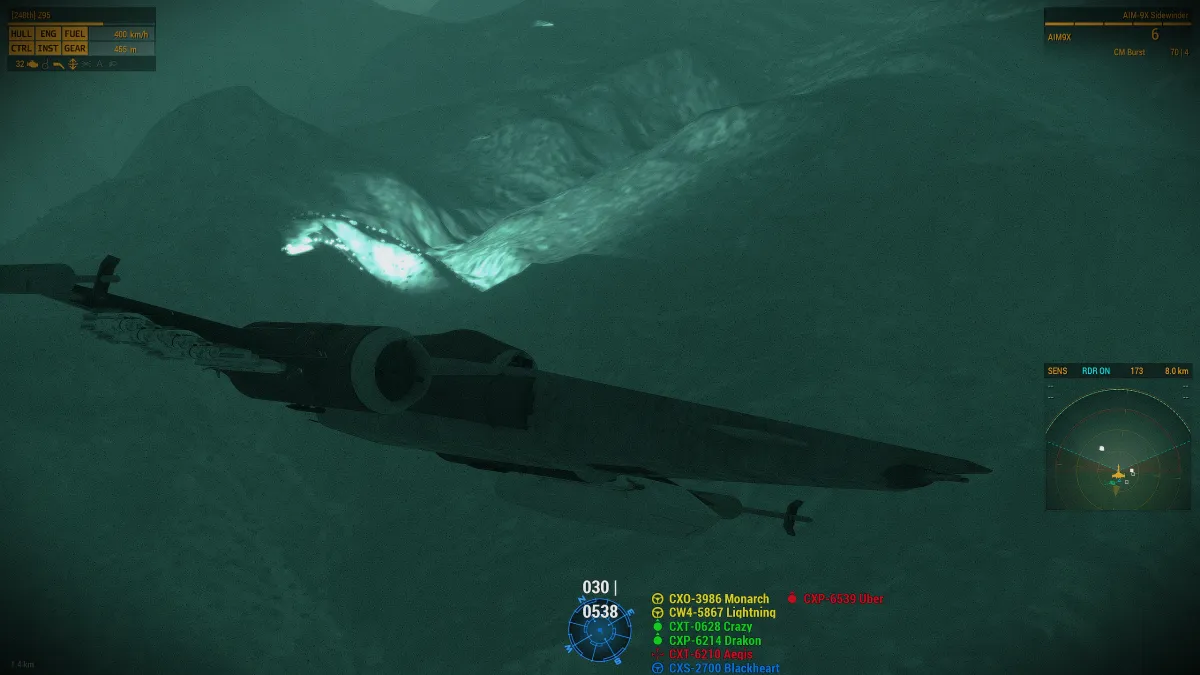This screenshot has width=1200, height=675.
Task: Target the red CXT-6210 Aegis entry
Action: tap(710, 654)
